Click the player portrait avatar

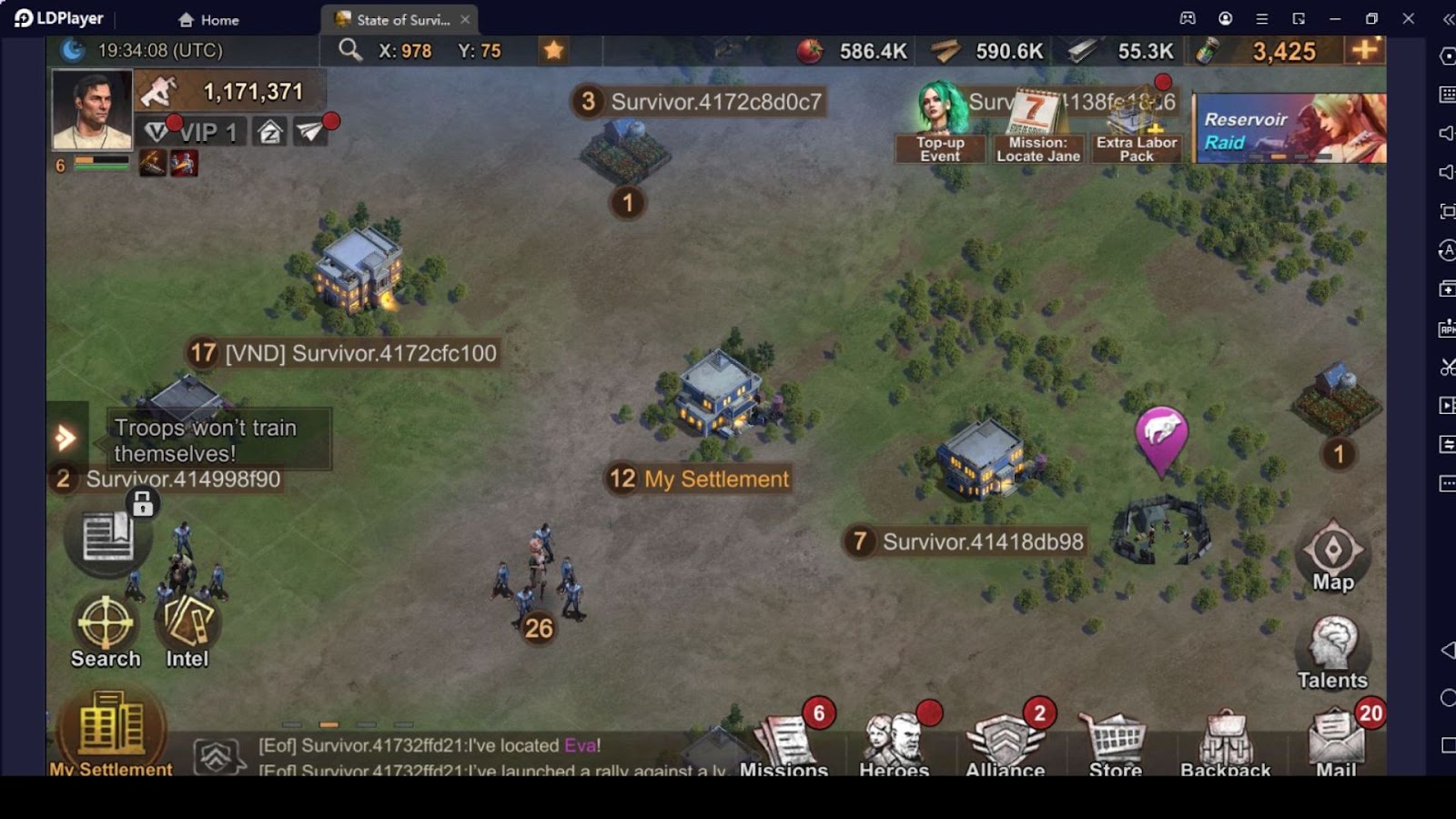pyautogui.click(x=92, y=110)
